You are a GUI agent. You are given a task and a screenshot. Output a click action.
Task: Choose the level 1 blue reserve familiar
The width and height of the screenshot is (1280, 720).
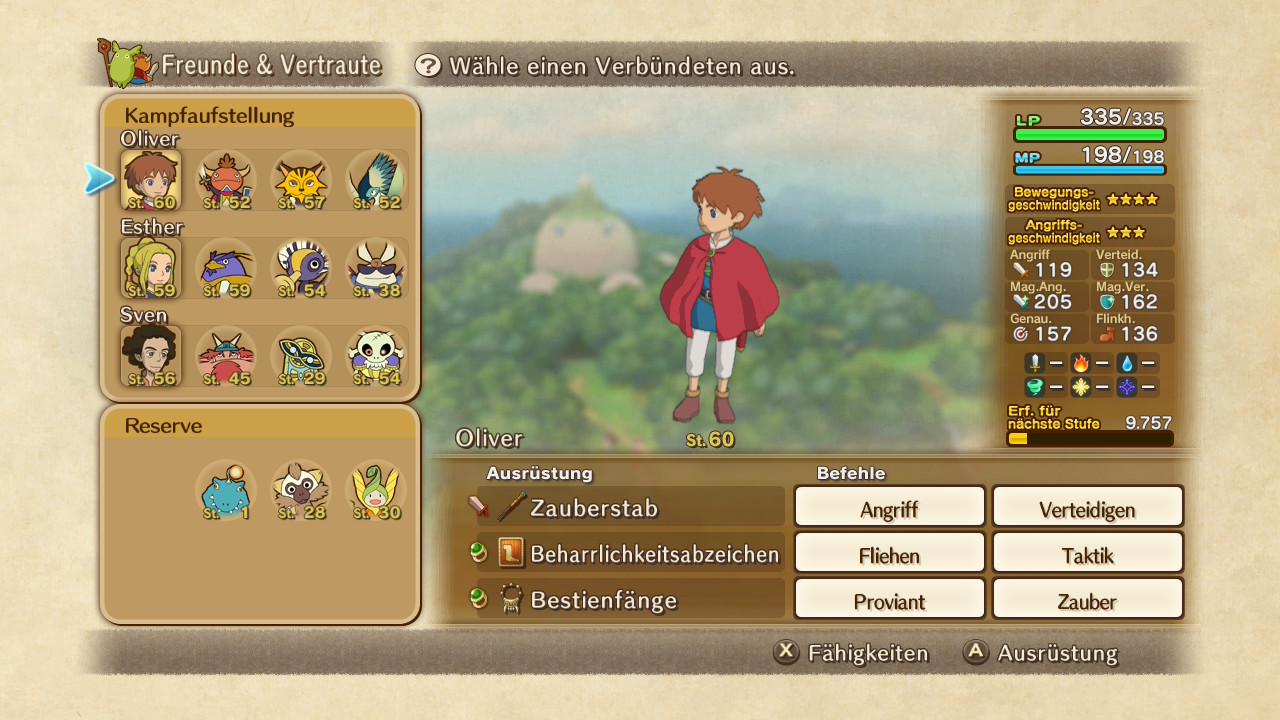[225, 490]
